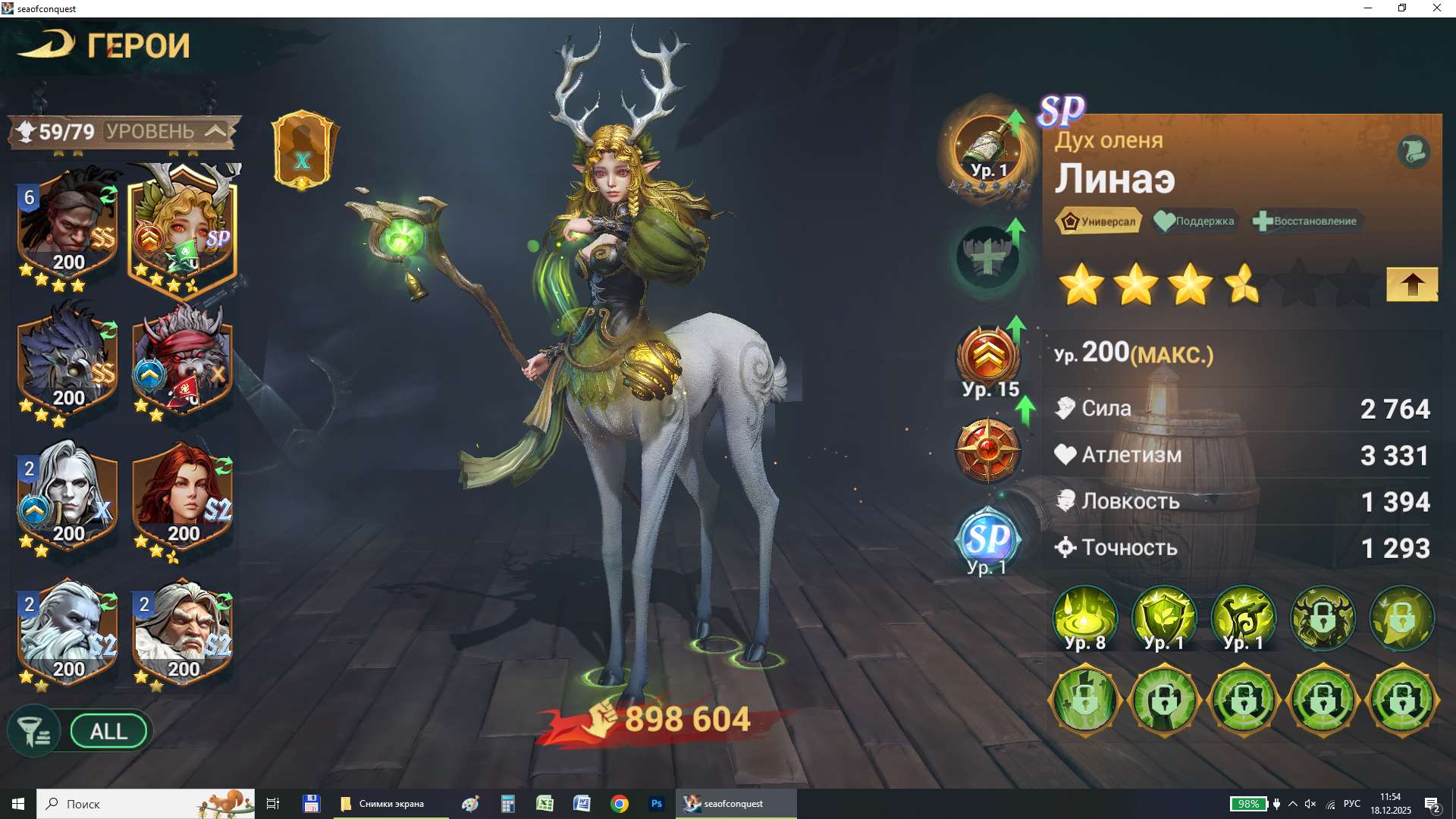Upgrade stars with the up-arrow button

click(x=1411, y=284)
